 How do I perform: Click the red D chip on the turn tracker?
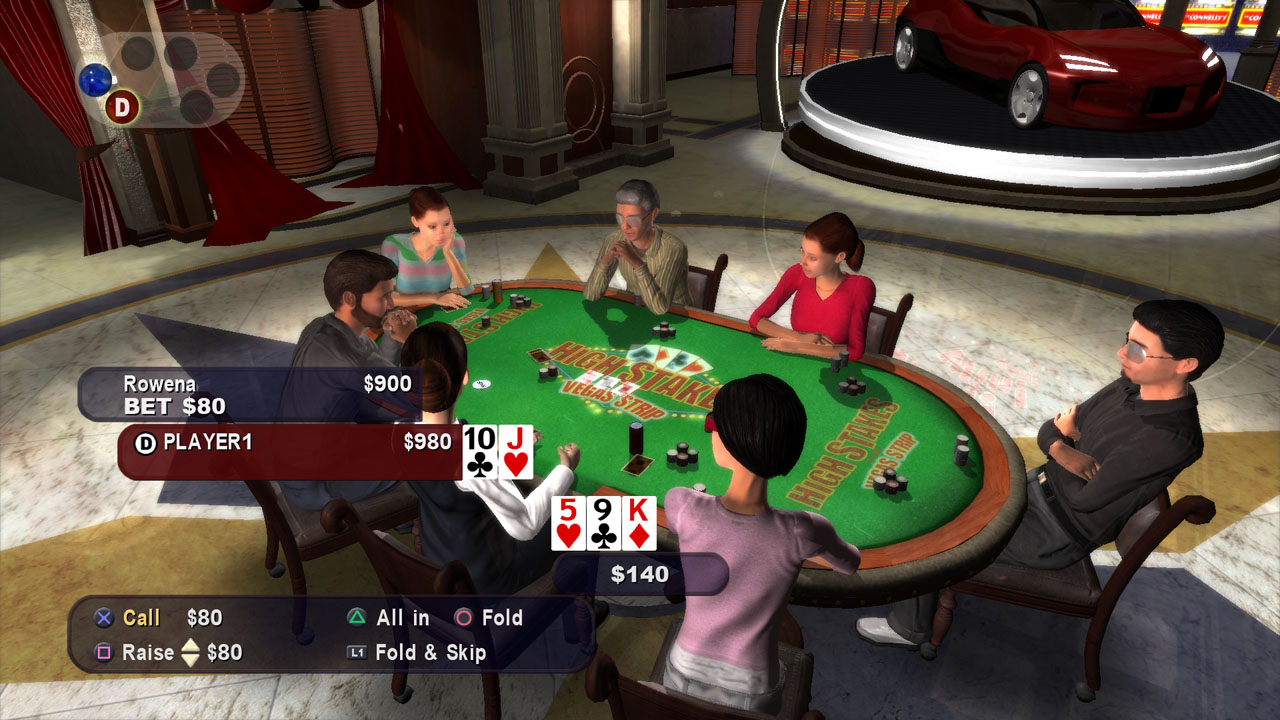[122, 105]
